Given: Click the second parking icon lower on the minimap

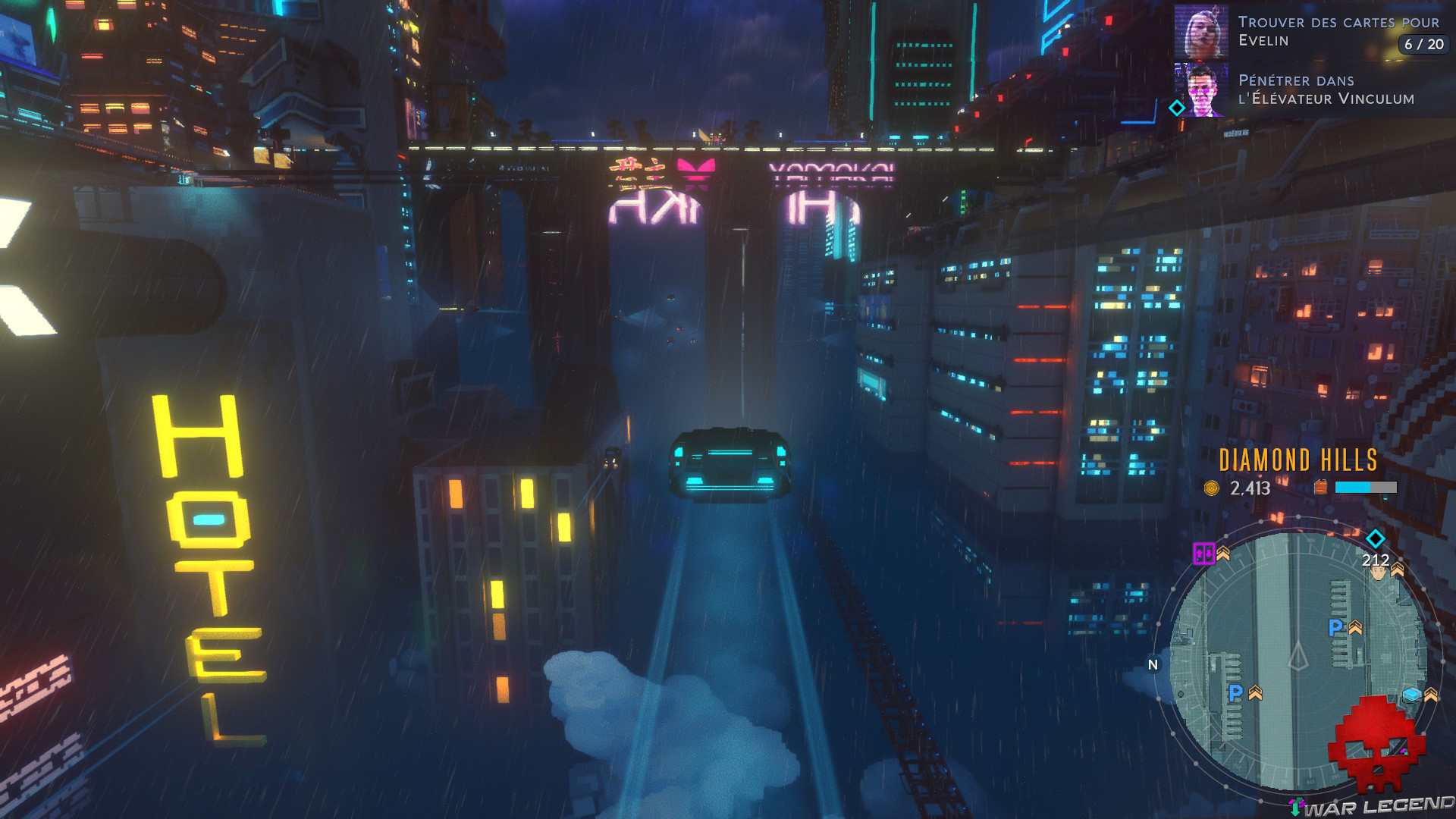Looking at the screenshot, I should [x=1235, y=692].
